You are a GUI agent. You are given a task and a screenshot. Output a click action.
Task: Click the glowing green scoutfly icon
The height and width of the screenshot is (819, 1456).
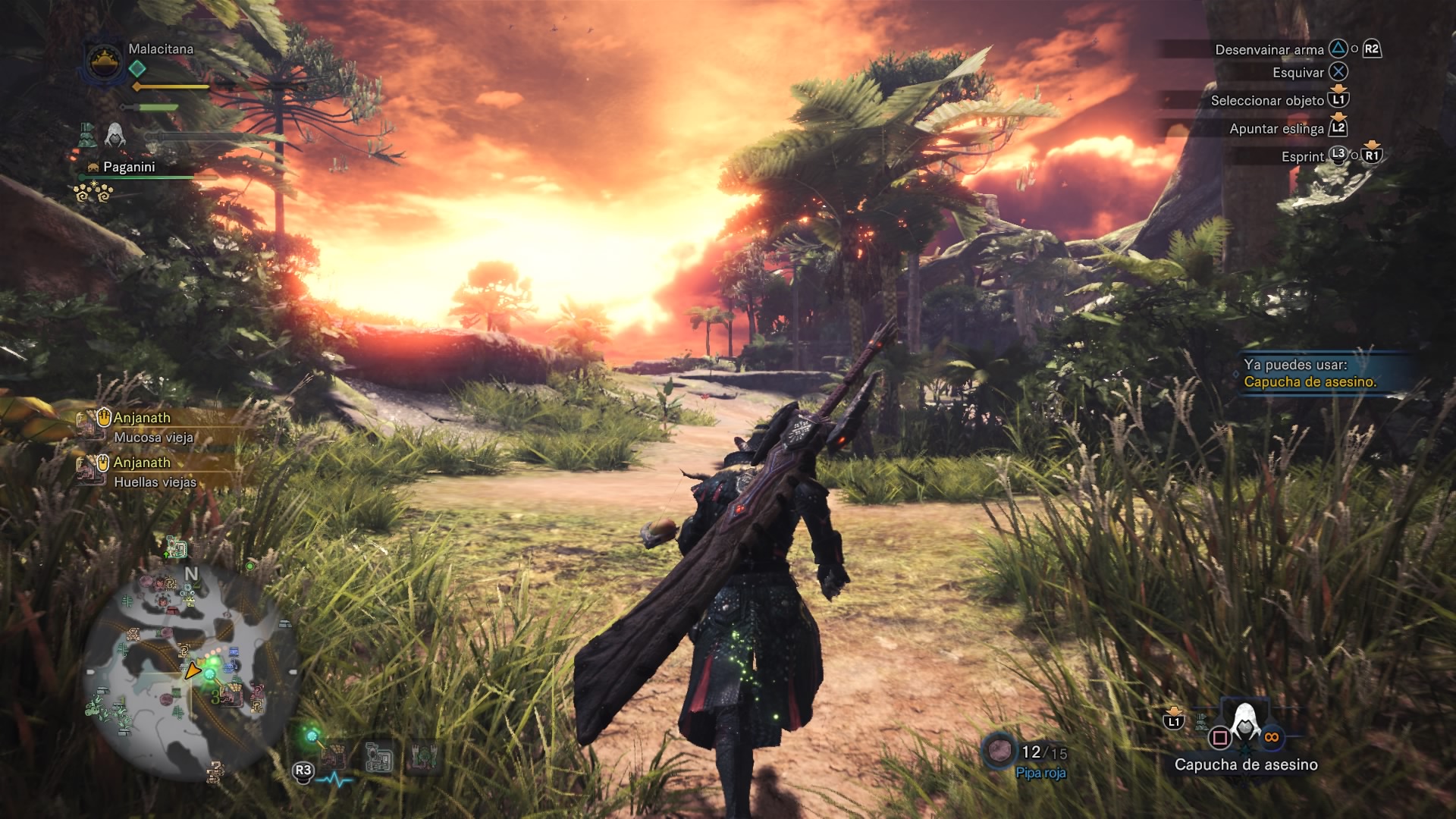(x=311, y=735)
